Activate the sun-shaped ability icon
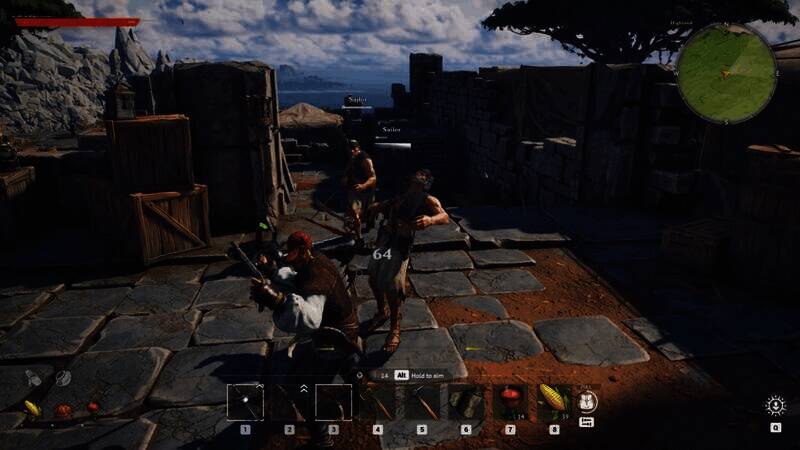This screenshot has width=800, height=450. (775, 405)
